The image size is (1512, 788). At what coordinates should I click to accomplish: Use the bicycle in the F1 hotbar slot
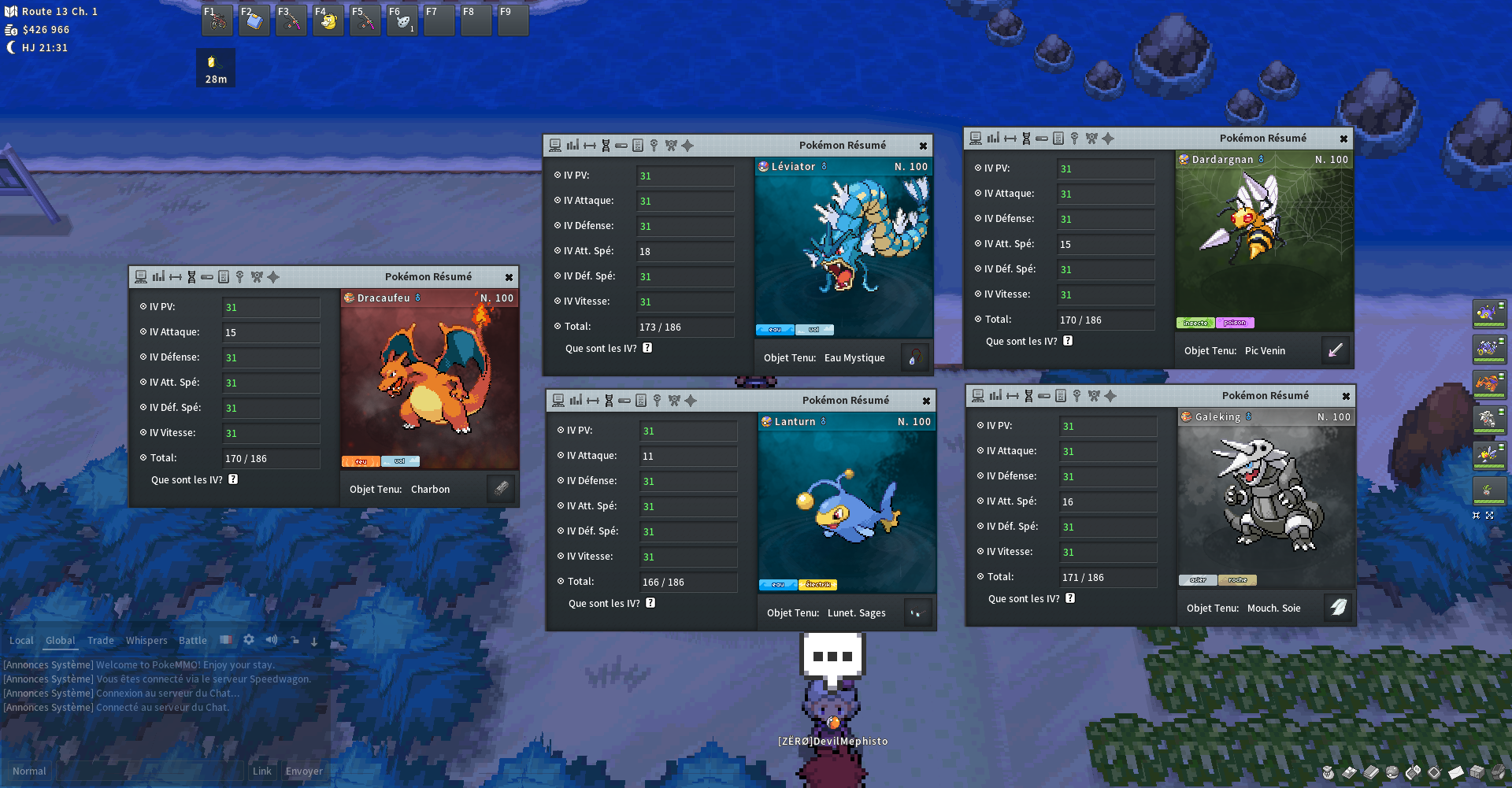(x=217, y=20)
